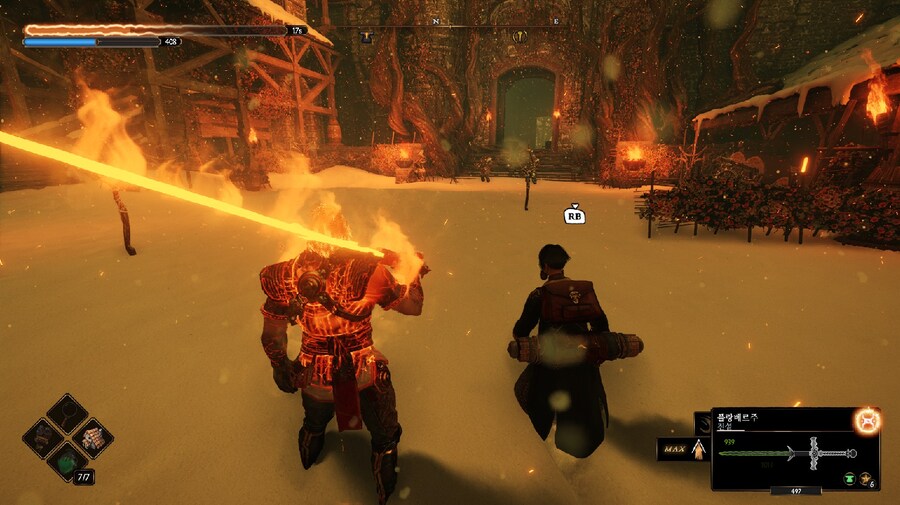Screen dimensions: 900x505
Task: Select the magnifying glass quick slot
Action: click(67, 412)
